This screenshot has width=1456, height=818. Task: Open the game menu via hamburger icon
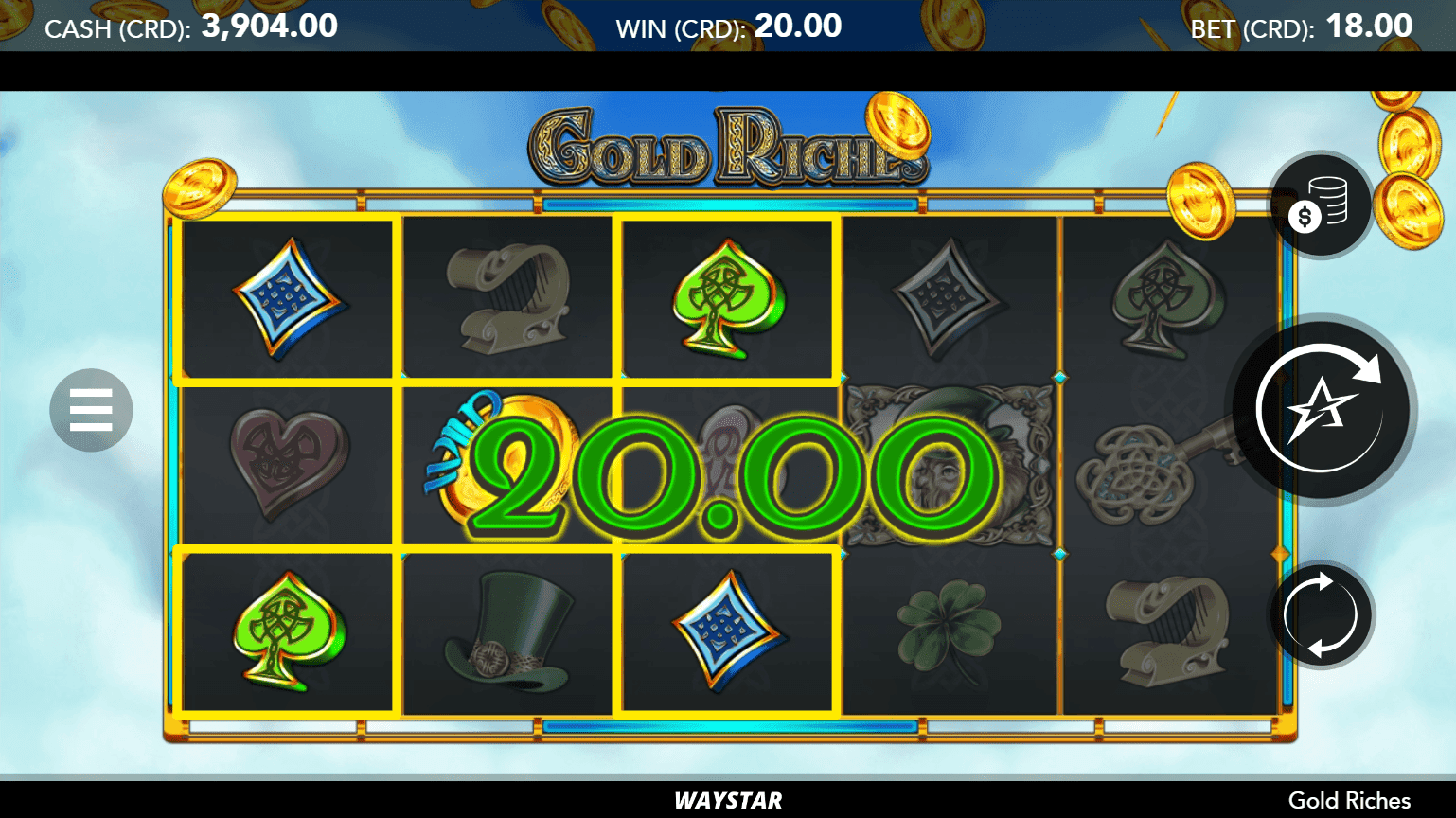[x=90, y=409]
